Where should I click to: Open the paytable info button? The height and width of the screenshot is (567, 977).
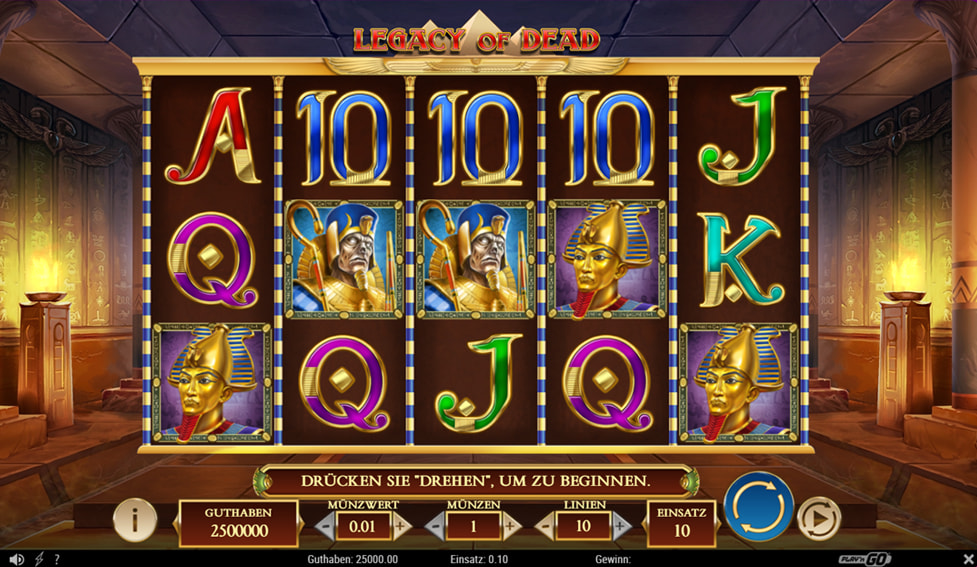pos(134,519)
